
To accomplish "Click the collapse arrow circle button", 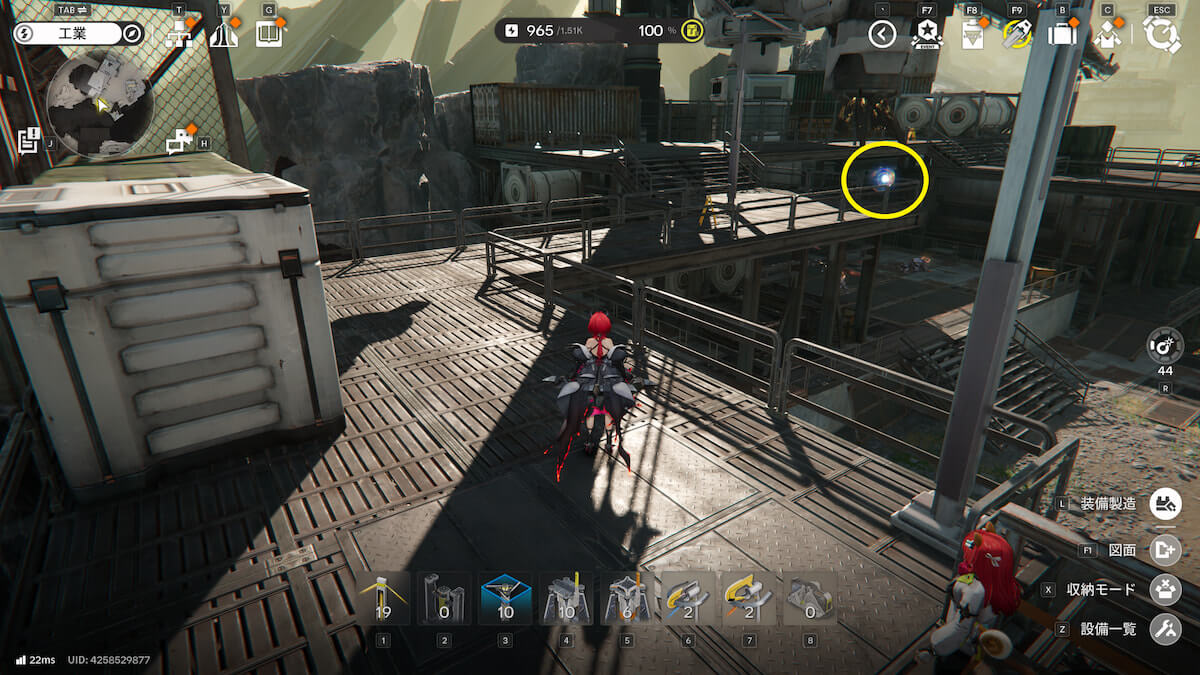I will pyautogui.click(x=881, y=35).
